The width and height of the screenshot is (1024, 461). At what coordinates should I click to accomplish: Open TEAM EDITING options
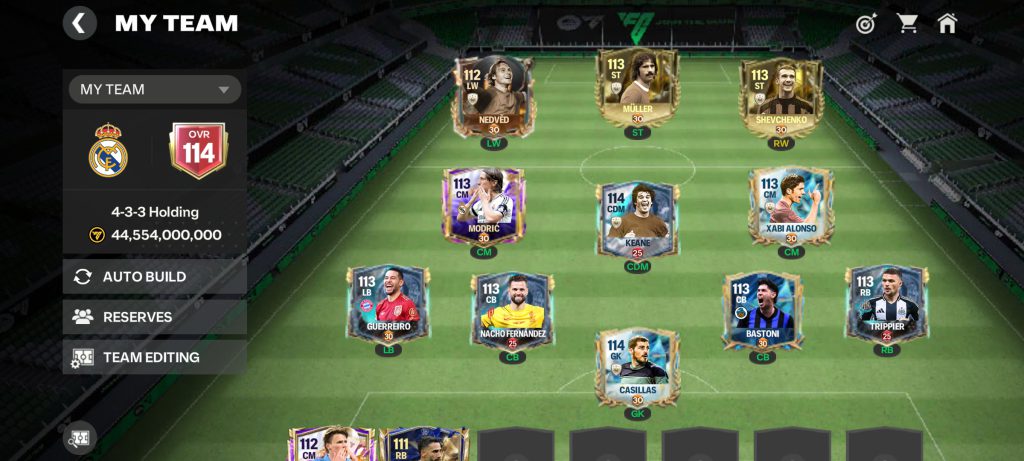coord(155,357)
